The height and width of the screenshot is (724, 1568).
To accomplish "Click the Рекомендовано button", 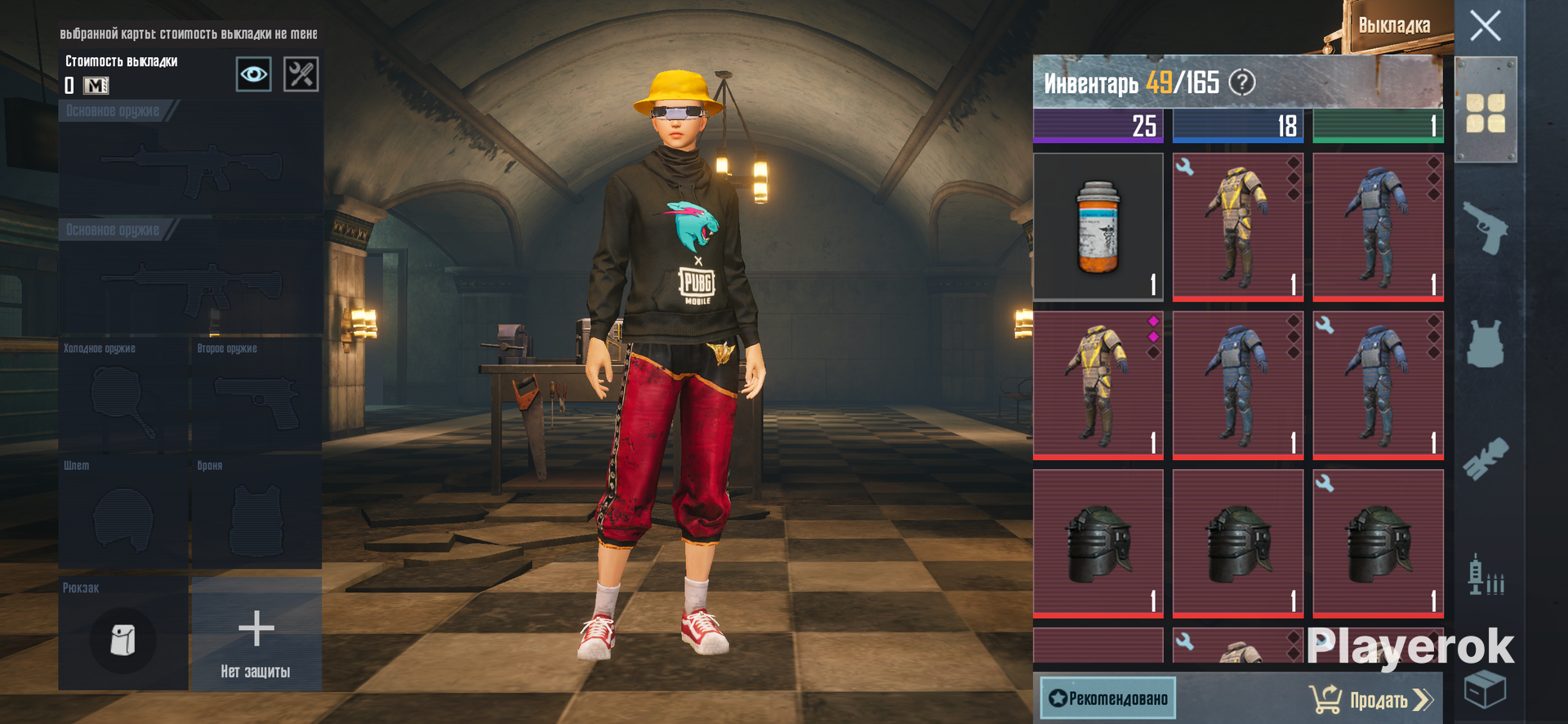I will [x=1108, y=699].
